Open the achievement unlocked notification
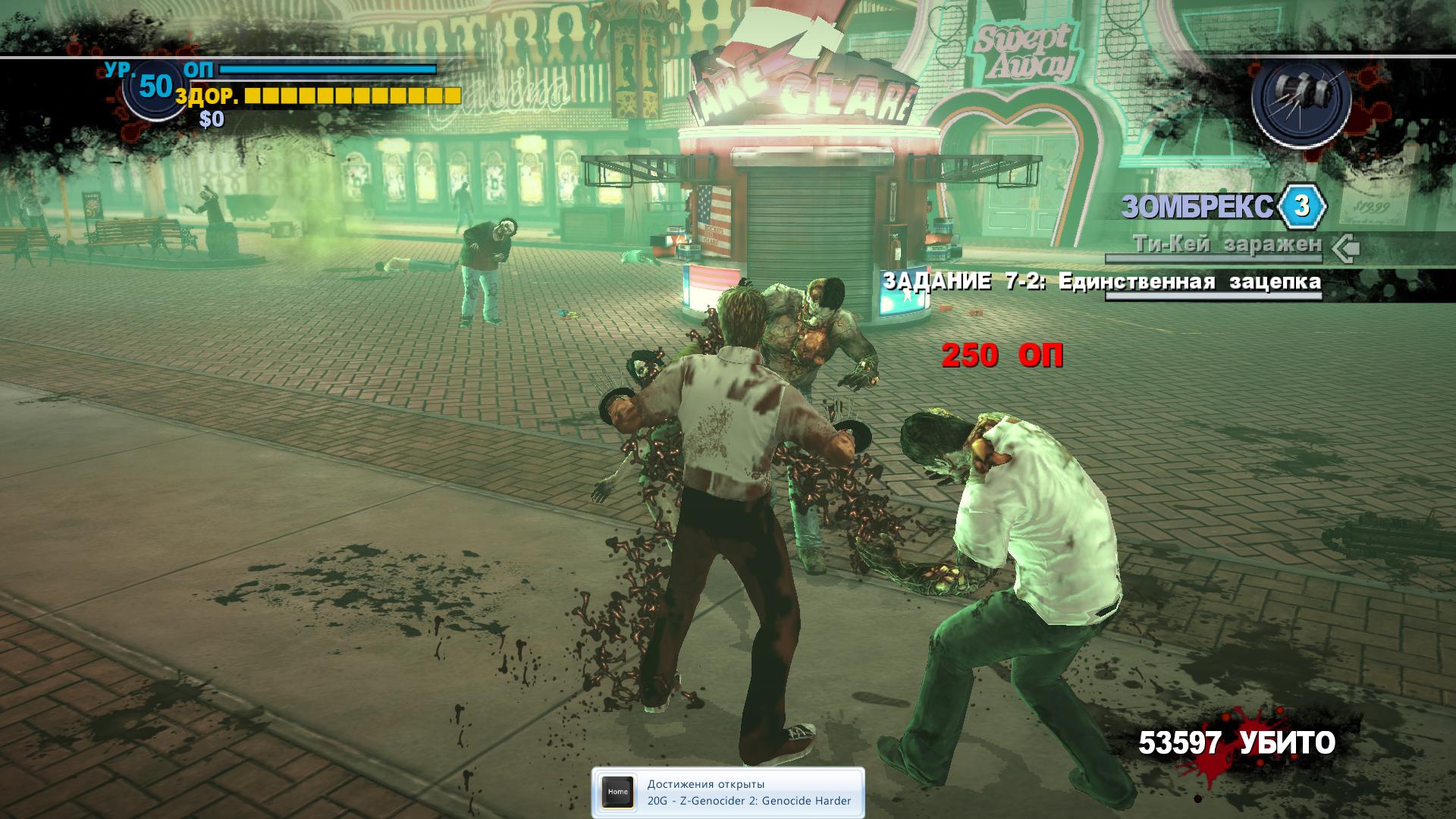The width and height of the screenshot is (1456, 819). (x=727, y=792)
